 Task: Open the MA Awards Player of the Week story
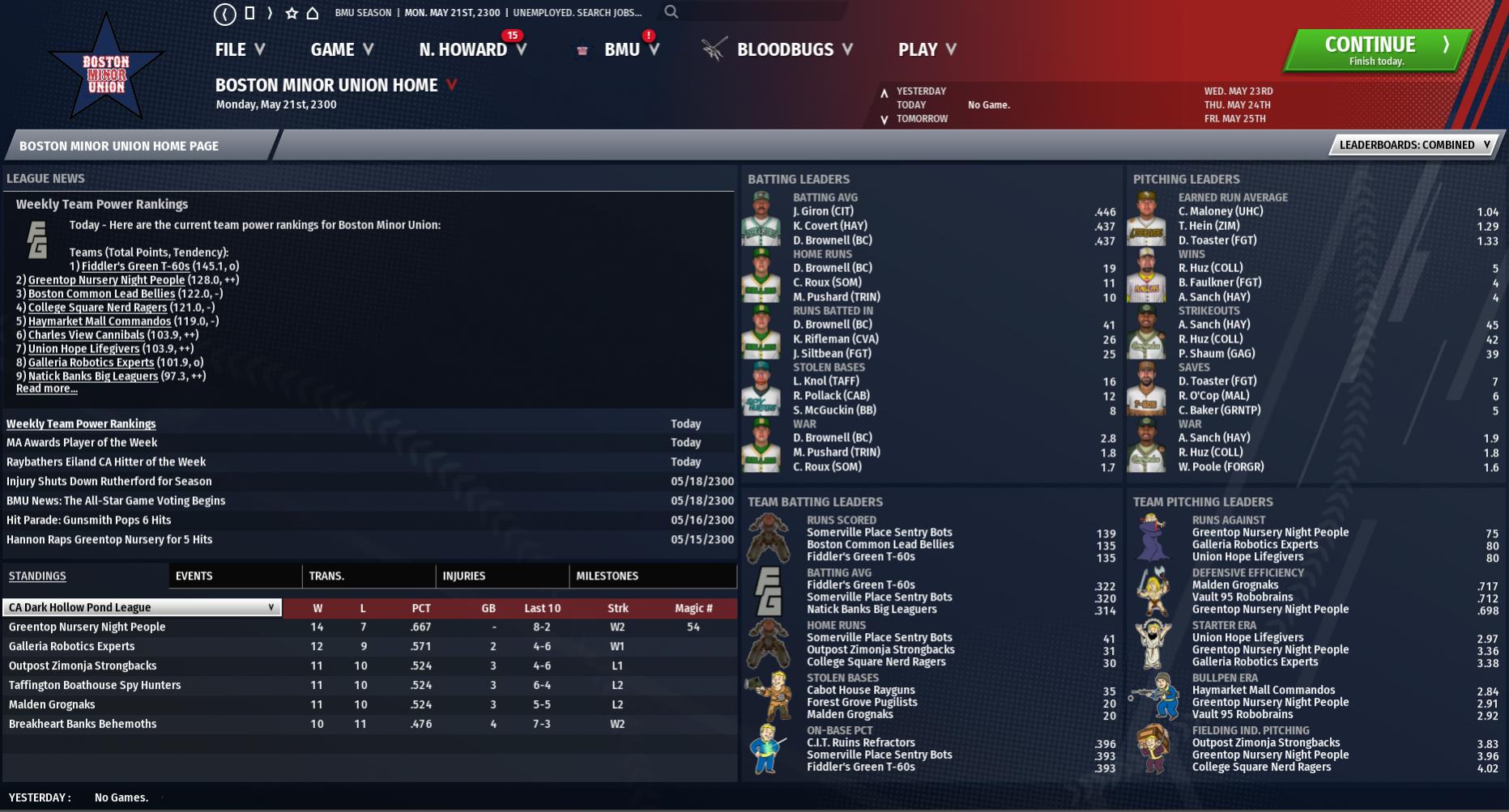[82, 443]
